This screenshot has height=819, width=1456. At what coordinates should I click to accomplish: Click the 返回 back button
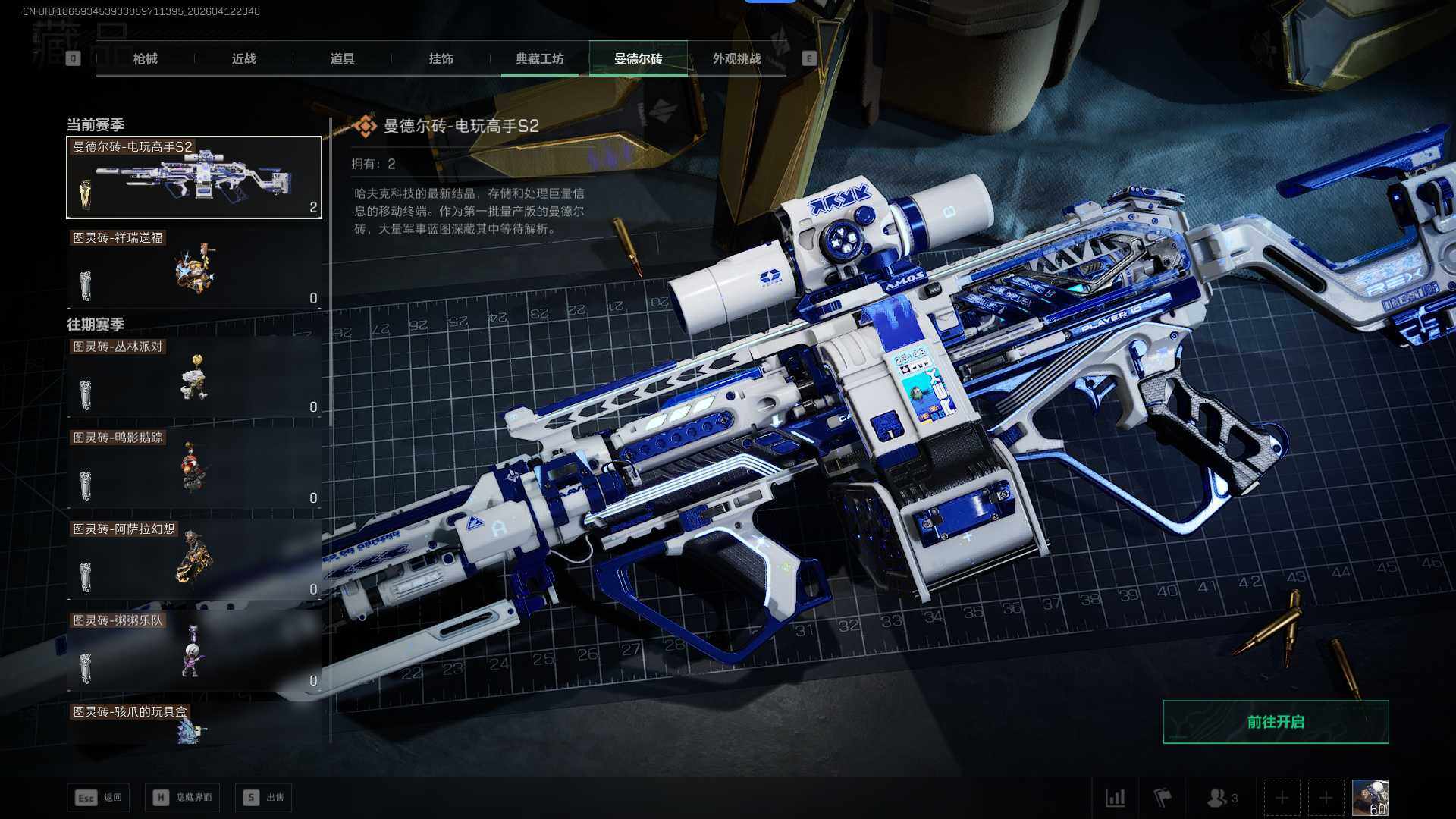tap(99, 797)
